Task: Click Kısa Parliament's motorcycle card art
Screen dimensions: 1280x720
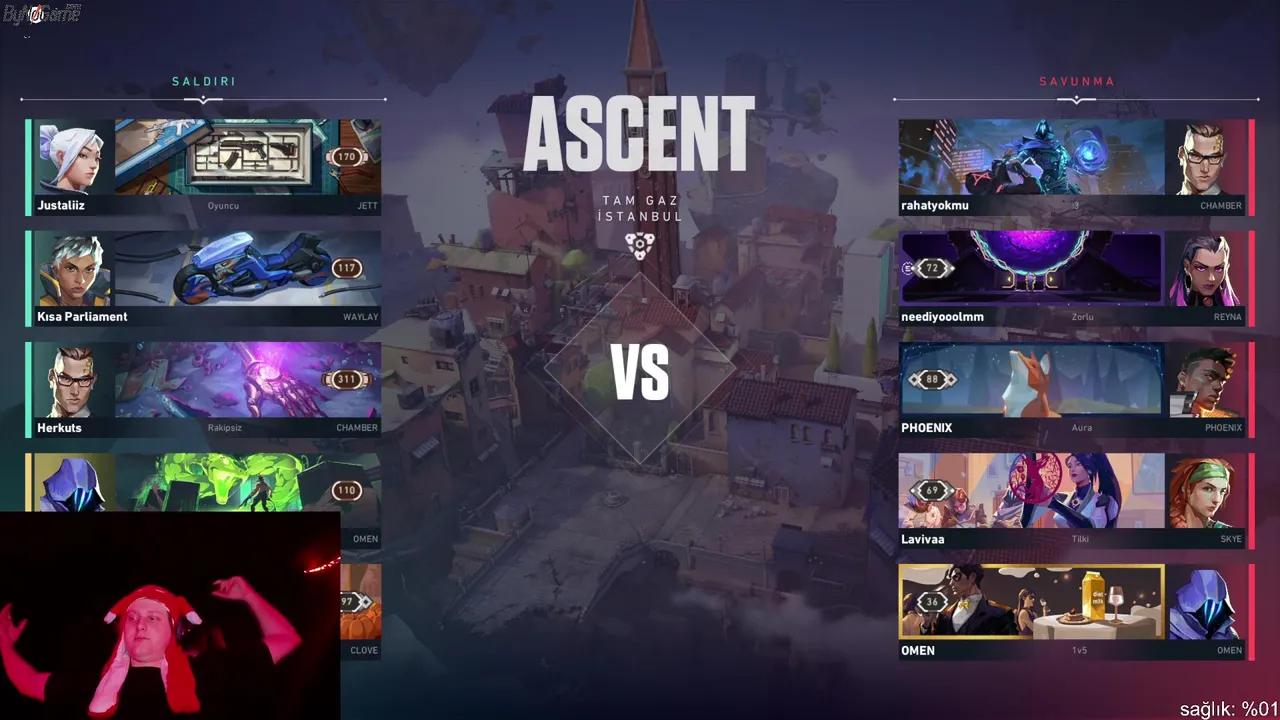Action: pyautogui.click(x=245, y=266)
